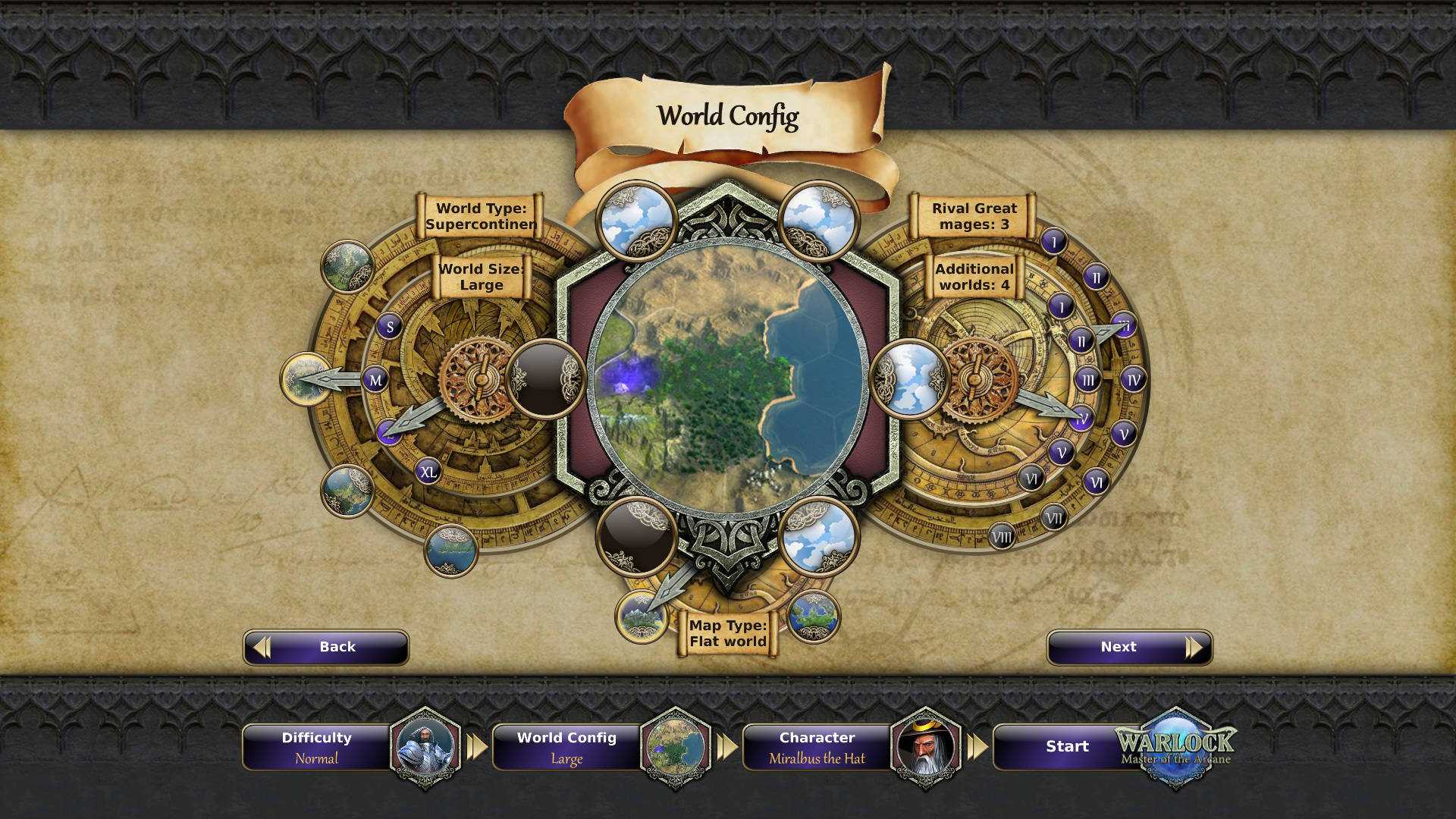Open the Character step in bottom navigation
This screenshot has height=819, width=1456.
tap(816, 747)
